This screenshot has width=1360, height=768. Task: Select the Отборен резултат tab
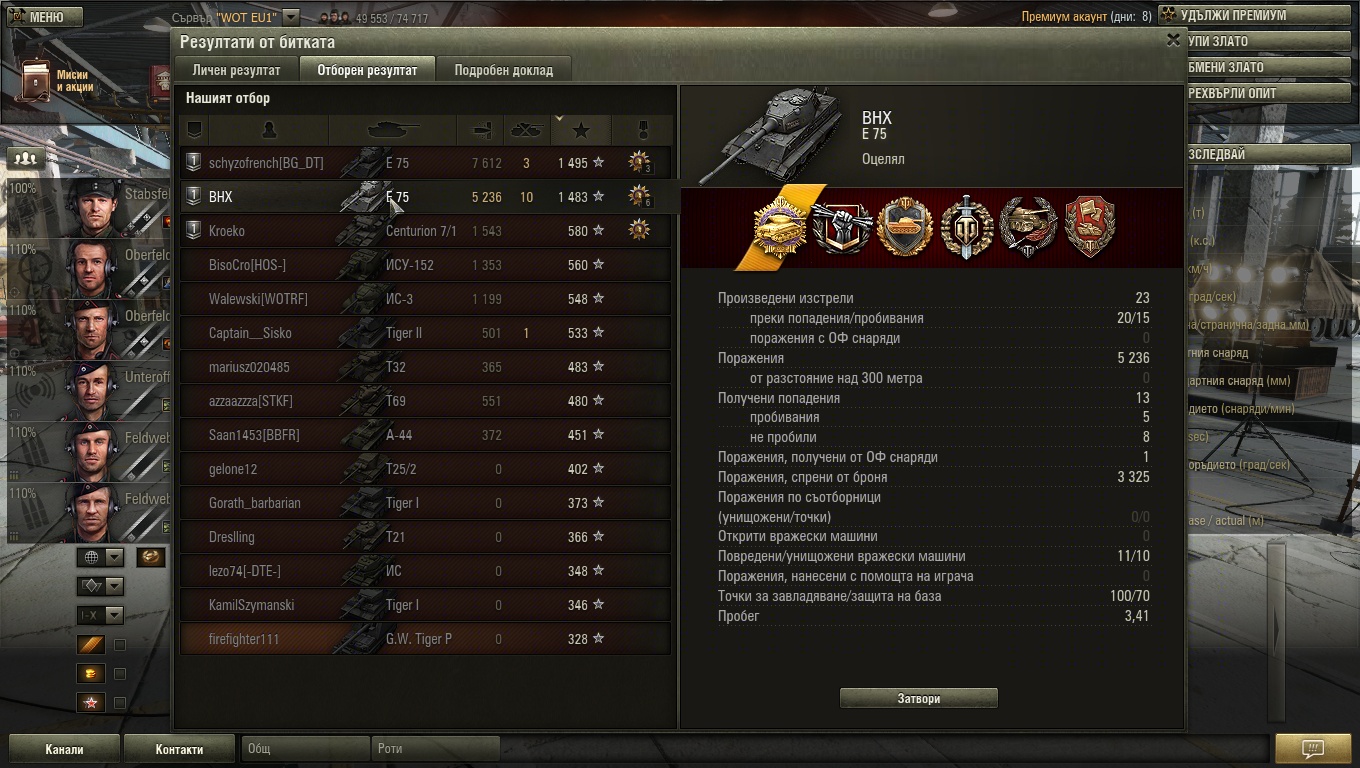coord(367,70)
